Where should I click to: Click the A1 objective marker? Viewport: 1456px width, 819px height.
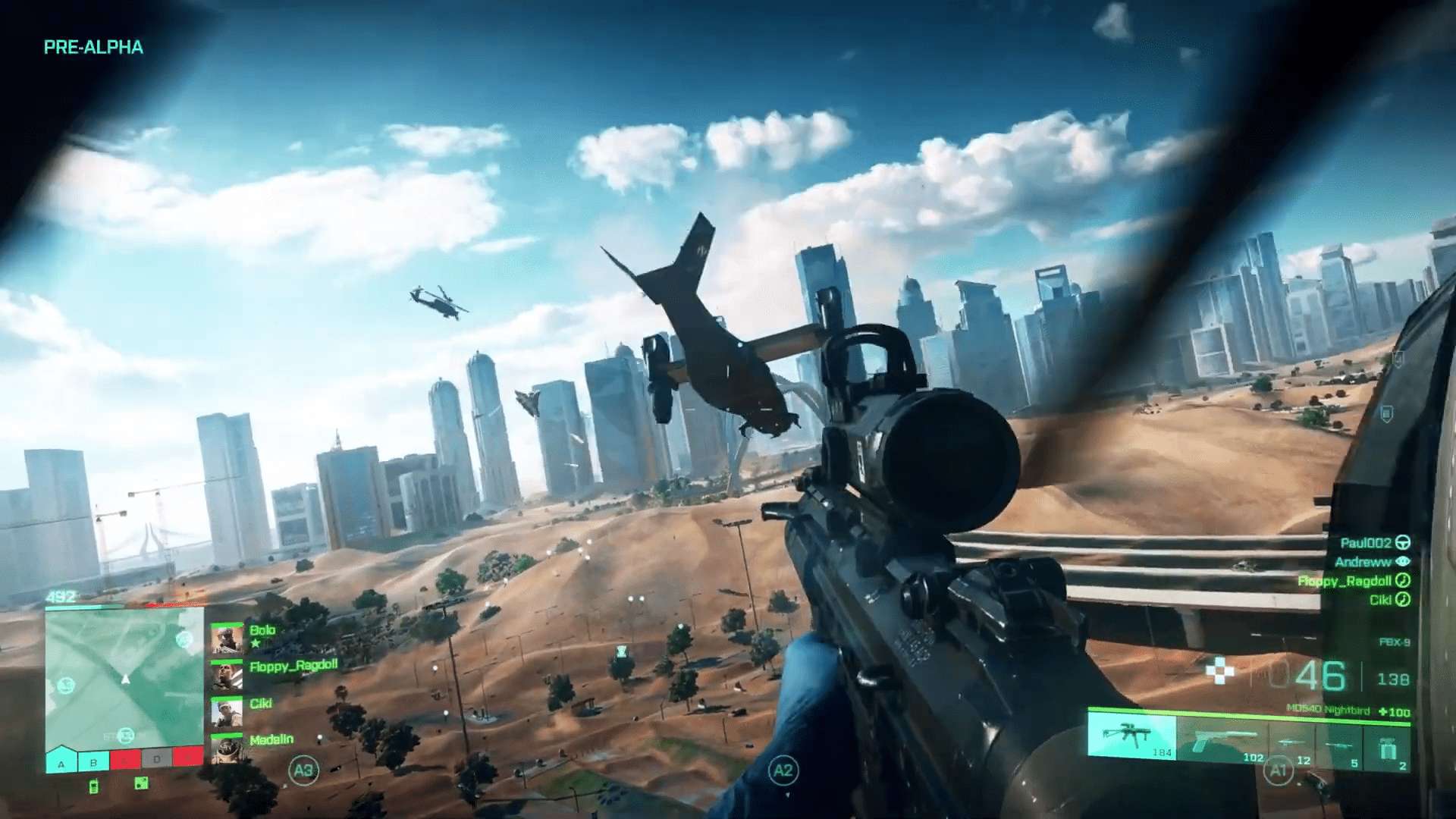pyautogui.click(x=1279, y=771)
